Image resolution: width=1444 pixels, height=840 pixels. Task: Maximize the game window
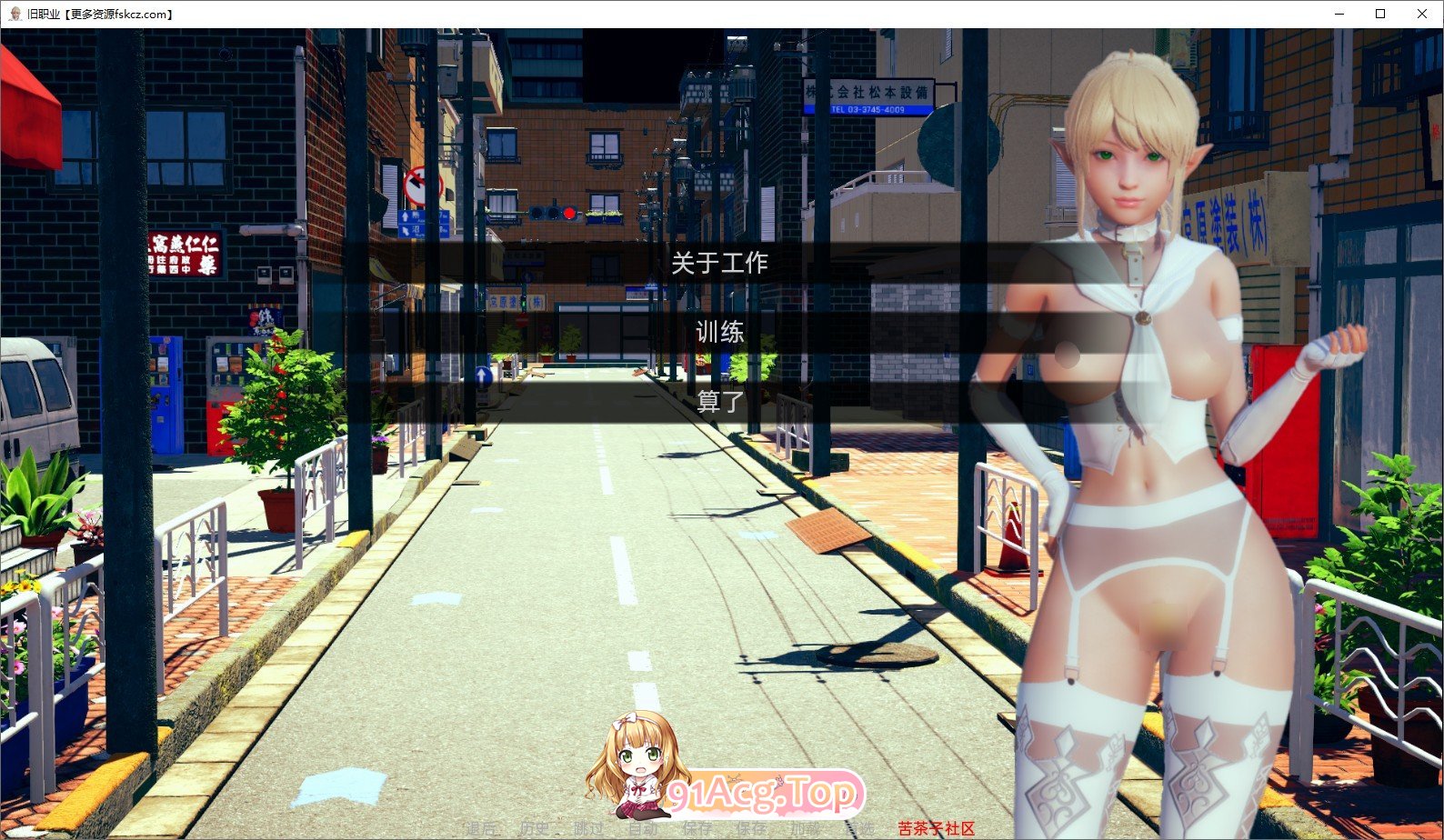(x=1379, y=14)
